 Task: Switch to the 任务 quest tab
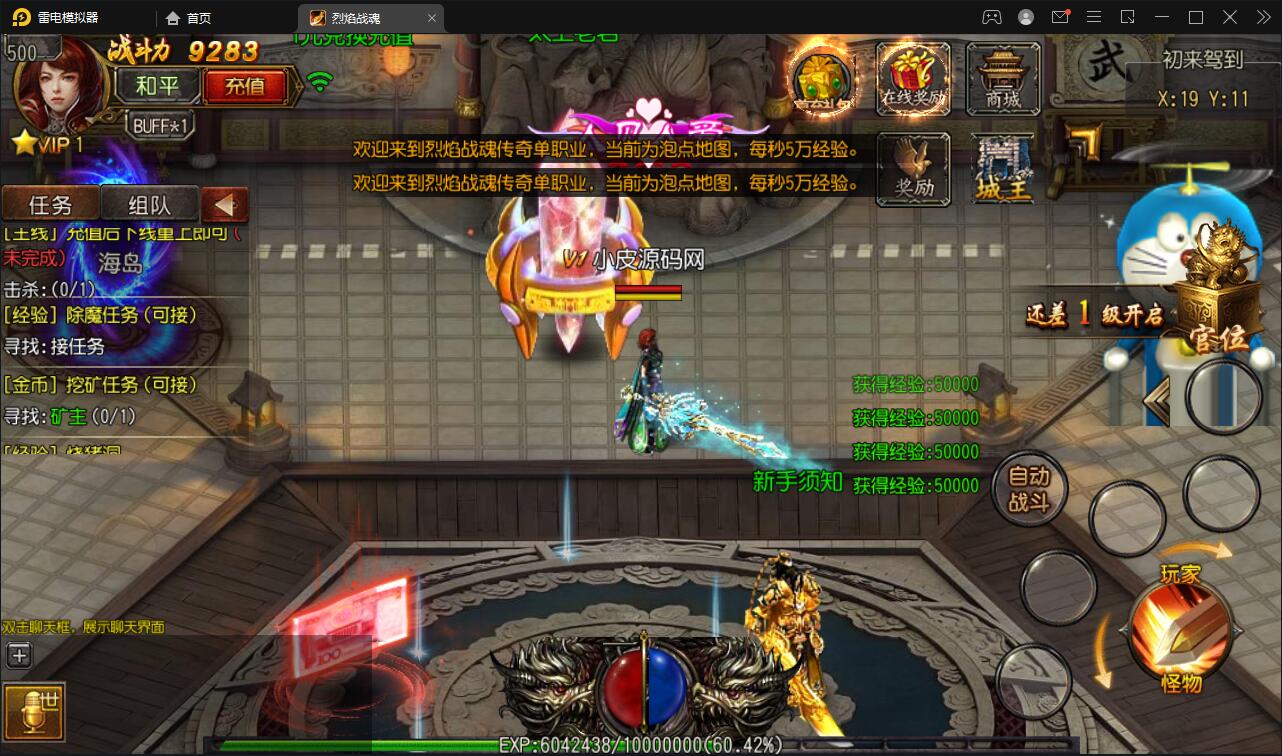pyautogui.click(x=50, y=205)
